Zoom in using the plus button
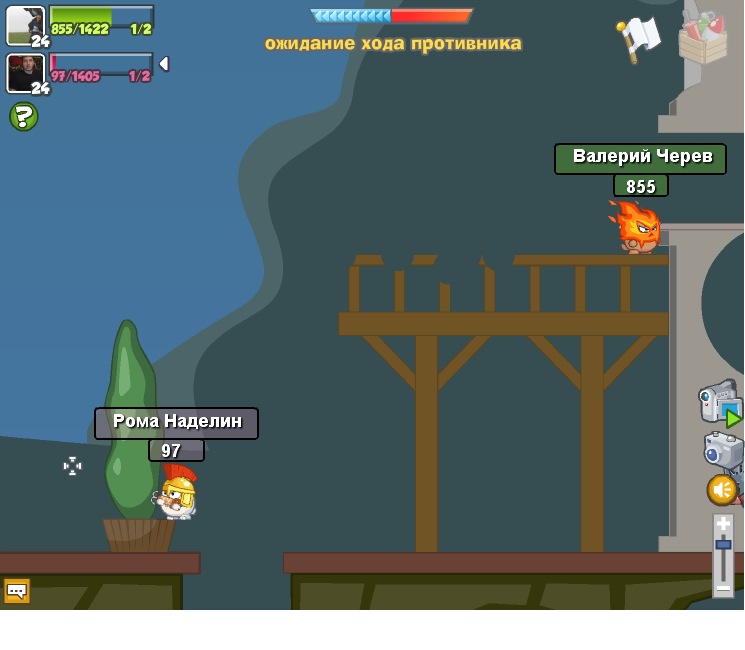The width and height of the screenshot is (745, 650). [x=723, y=524]
